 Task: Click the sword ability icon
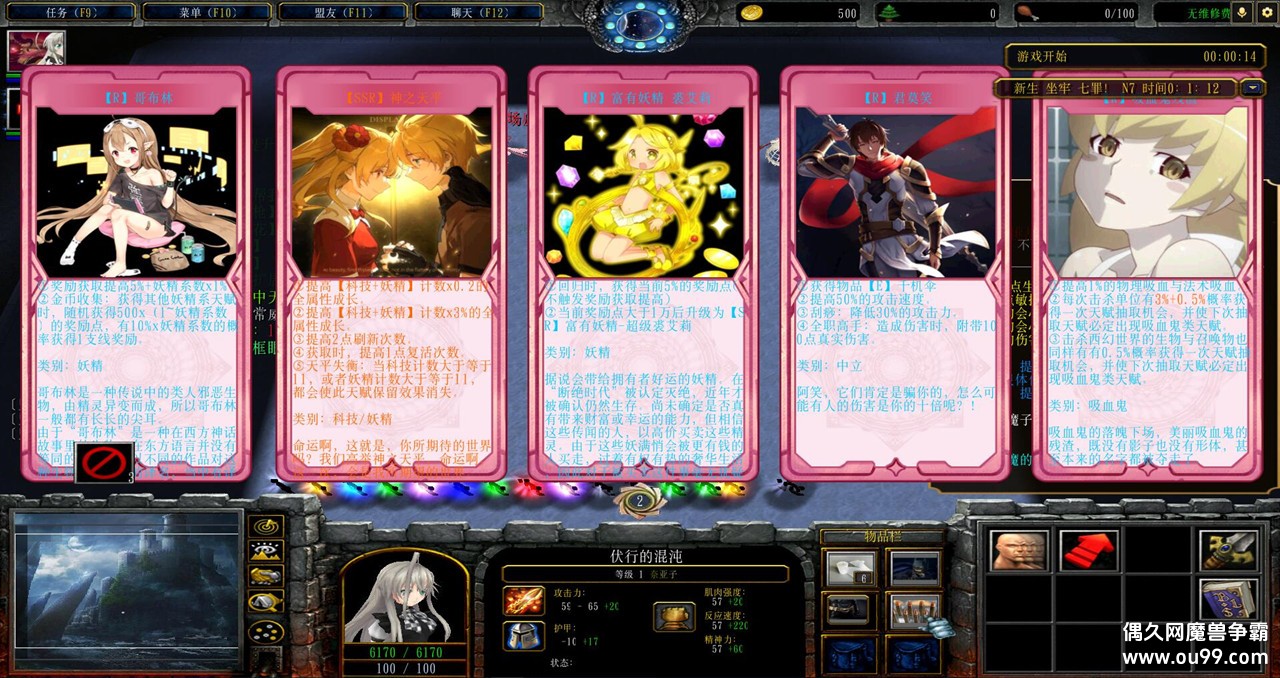tap(1228, 550)
